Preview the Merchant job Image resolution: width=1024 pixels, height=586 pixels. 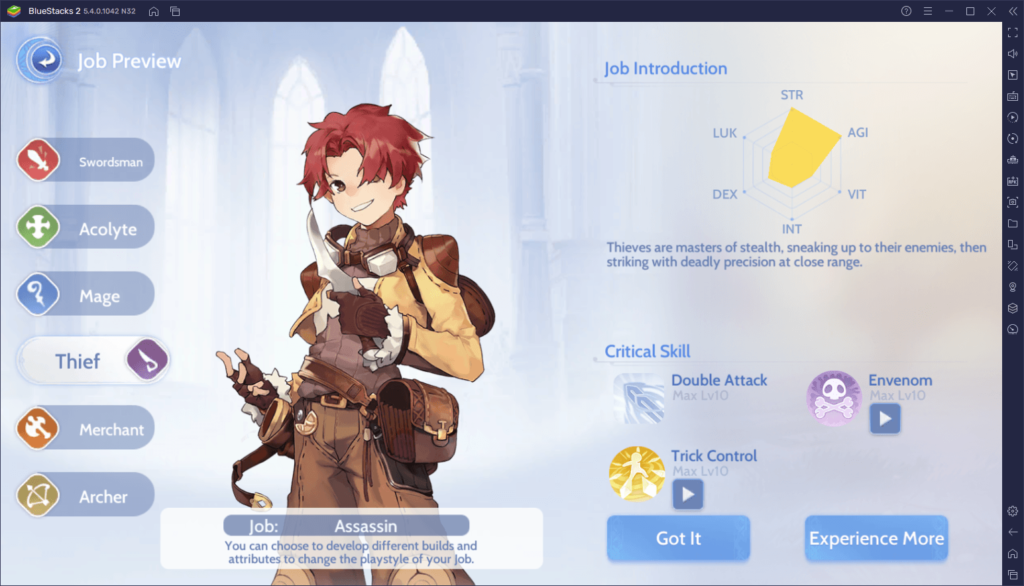click(x=87, y=429)
